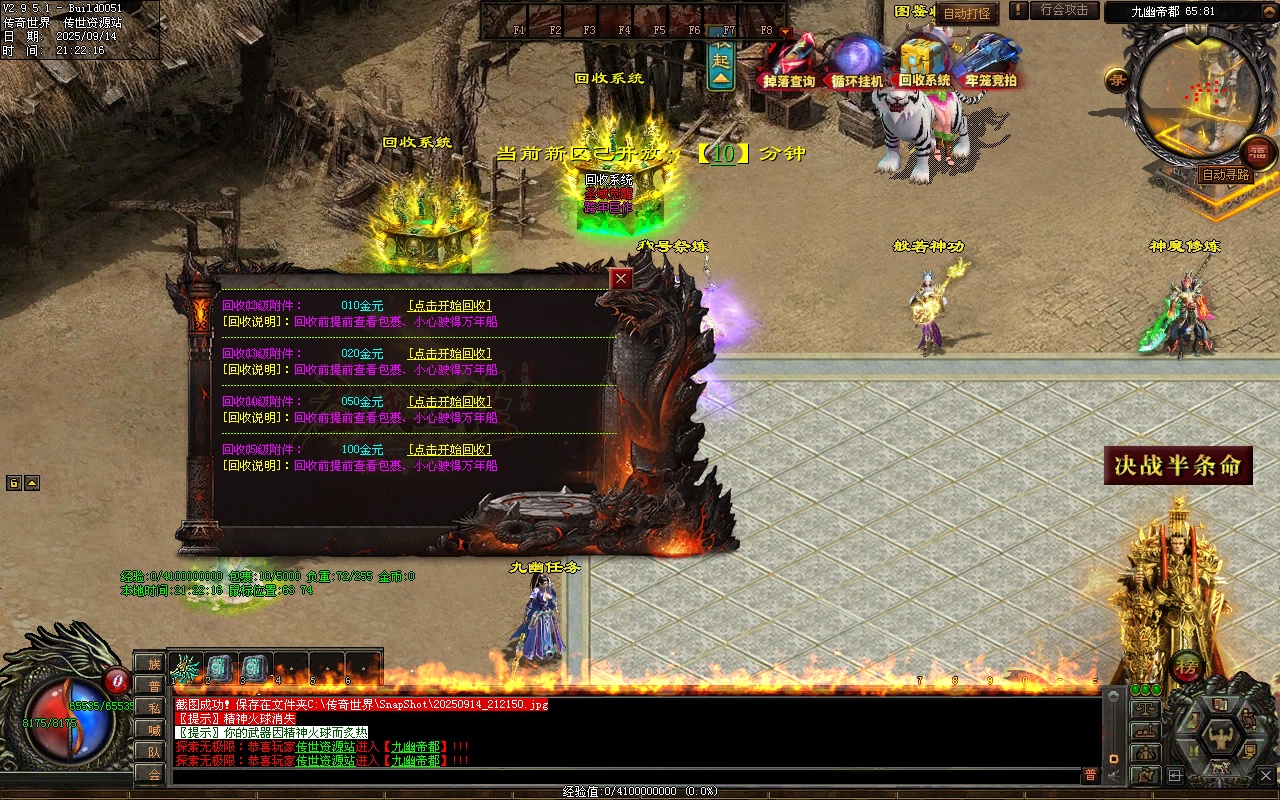Viewport: 1280px width, 800px height.
Task: Start recycling for the 020金元 row
Action: [450, 354]
